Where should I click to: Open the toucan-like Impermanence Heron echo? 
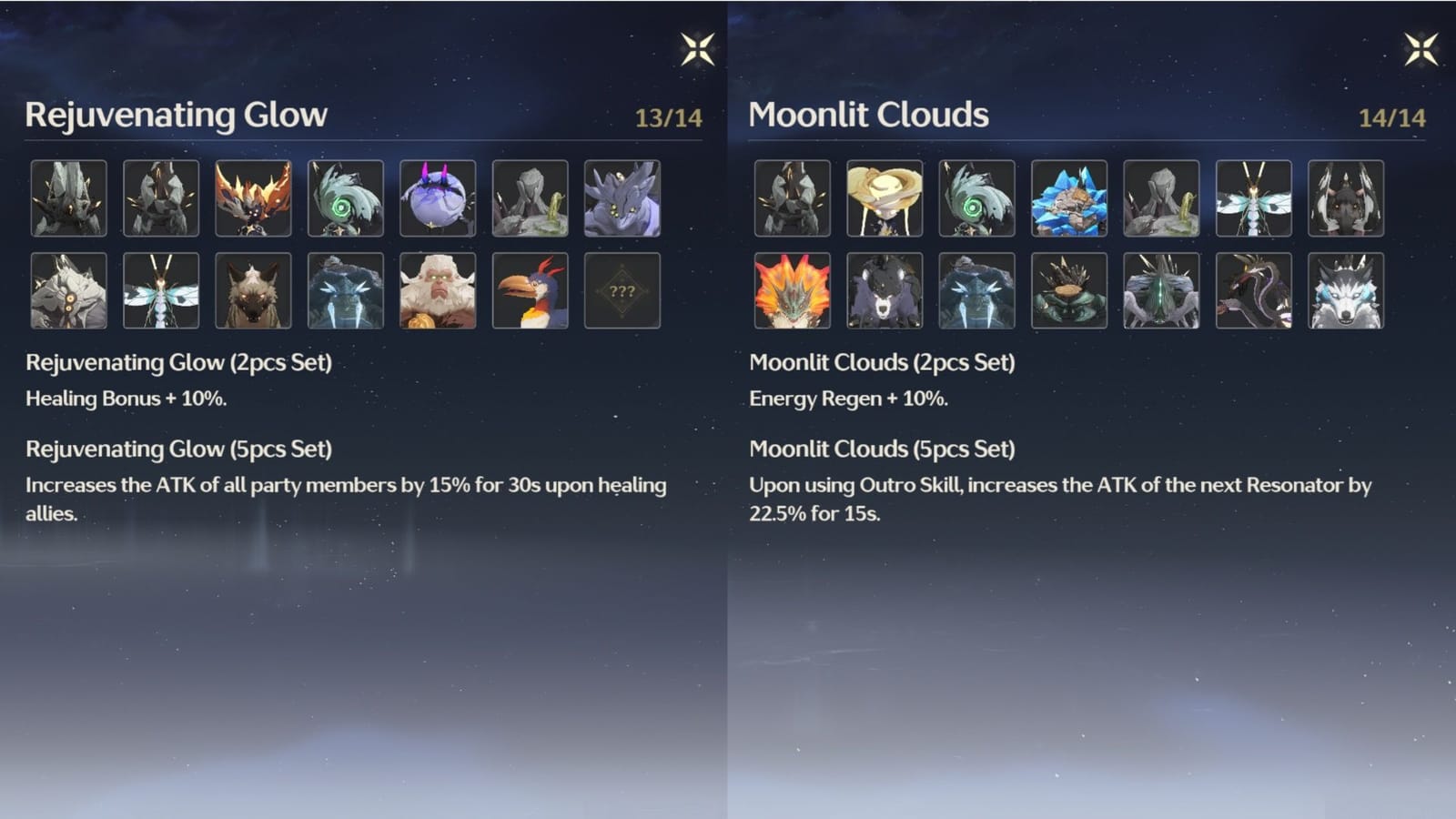pos(530,291)
